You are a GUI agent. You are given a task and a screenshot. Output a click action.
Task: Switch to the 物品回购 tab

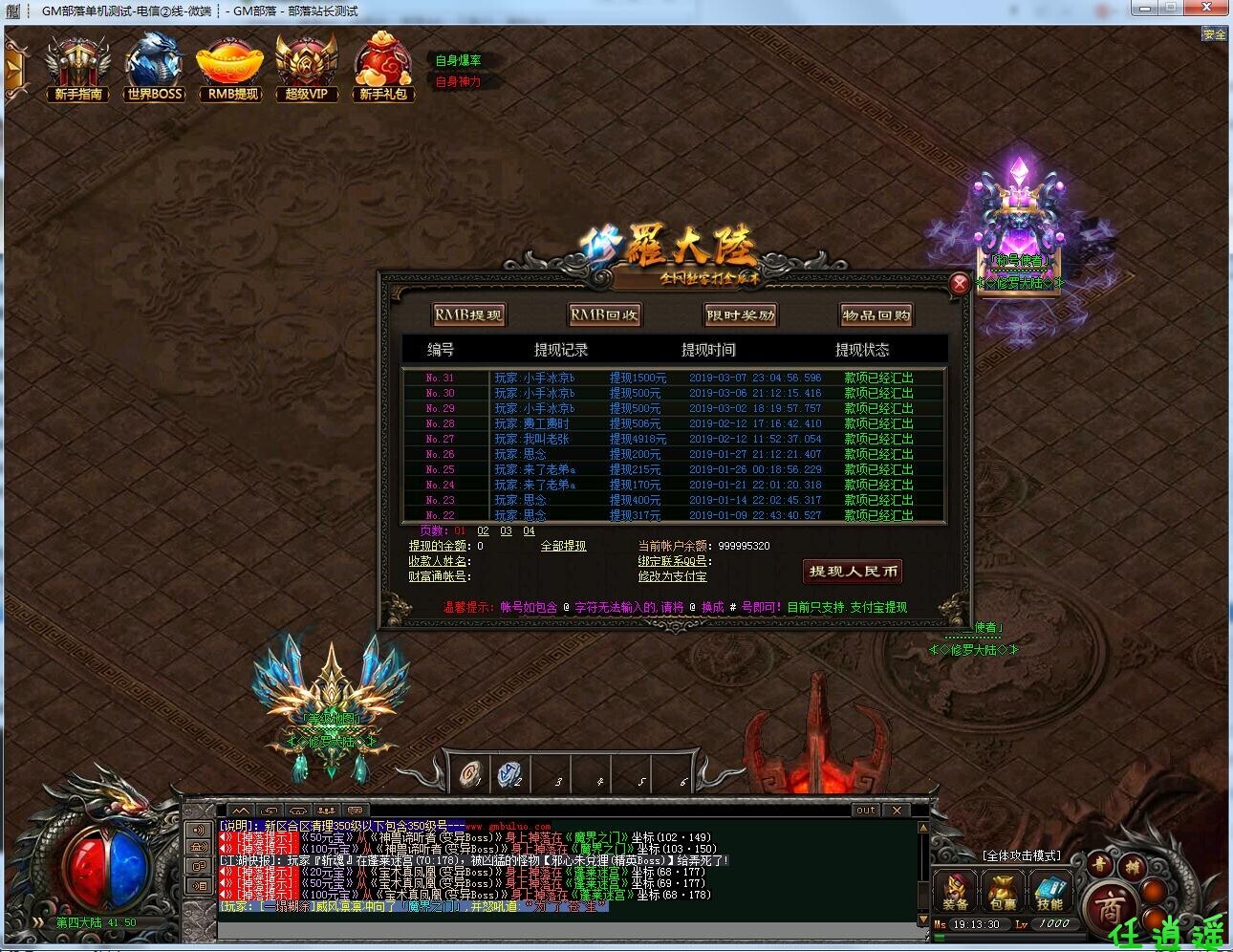click(x=876, y=314)
